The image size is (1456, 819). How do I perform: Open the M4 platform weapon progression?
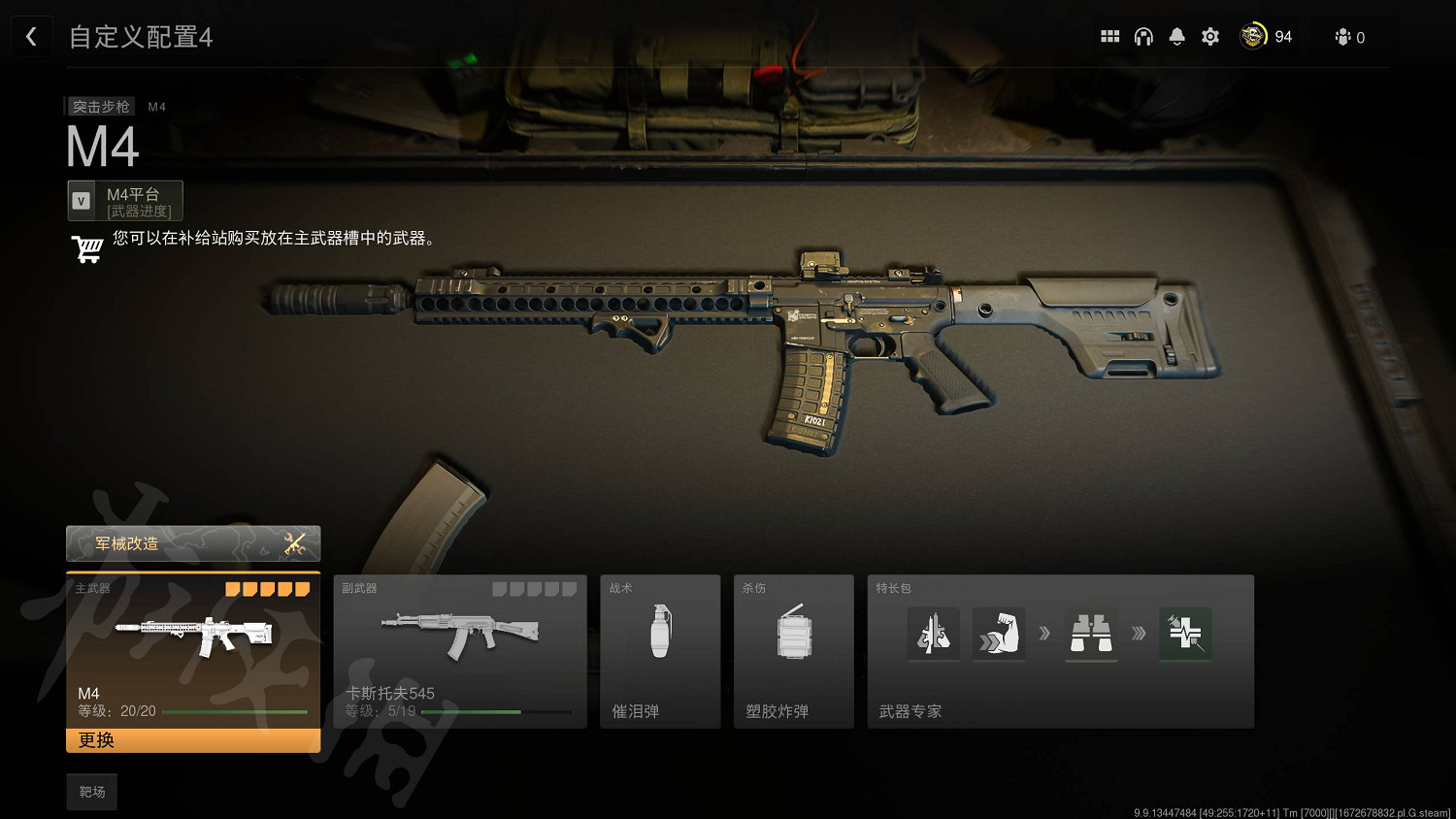click(x=125, y=201)
